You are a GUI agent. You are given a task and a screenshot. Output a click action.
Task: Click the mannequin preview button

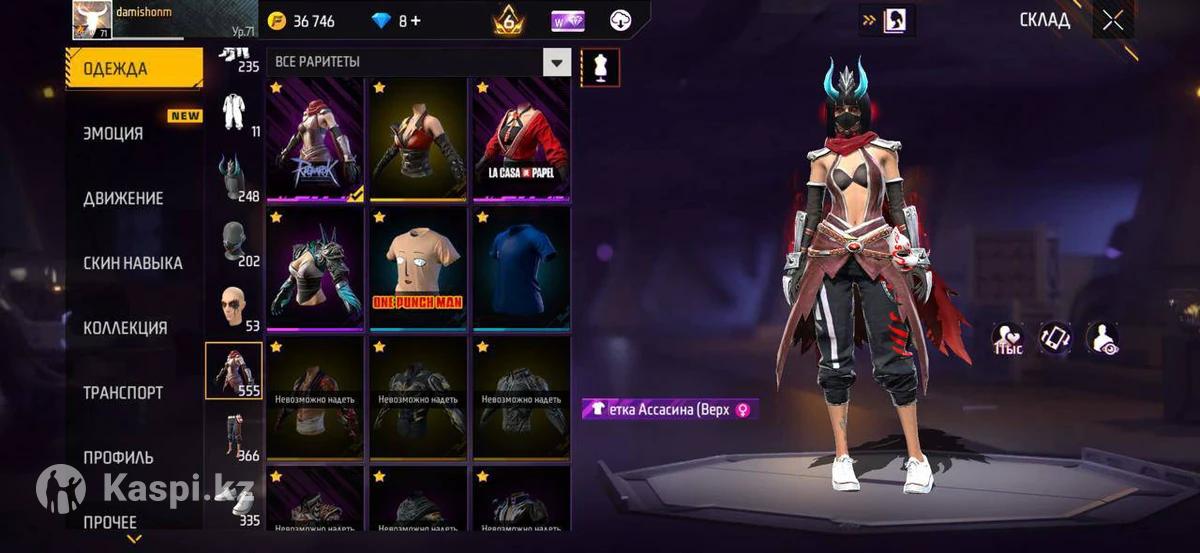[600, 67]
